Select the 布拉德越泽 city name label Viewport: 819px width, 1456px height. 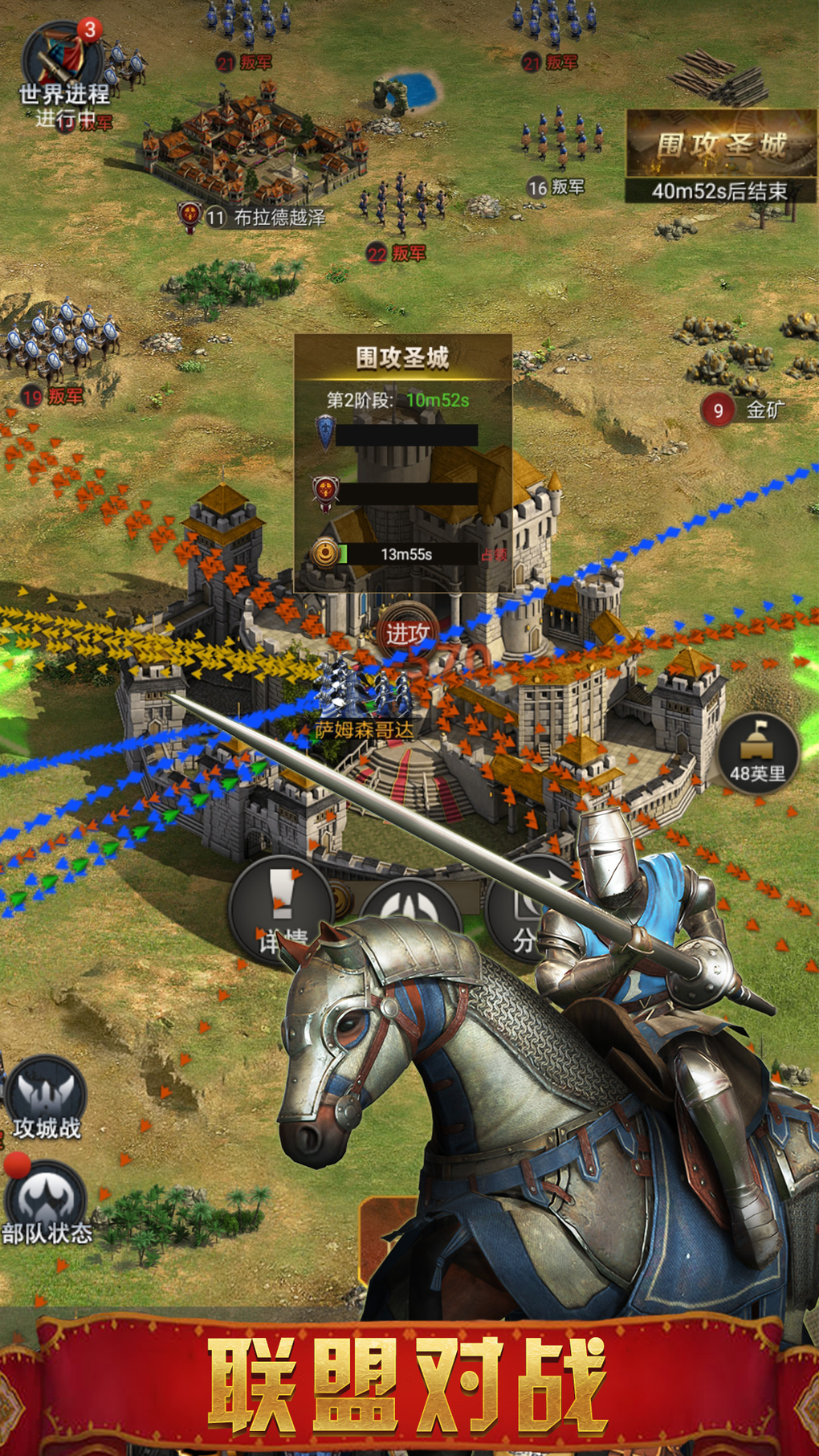point(279,217)
